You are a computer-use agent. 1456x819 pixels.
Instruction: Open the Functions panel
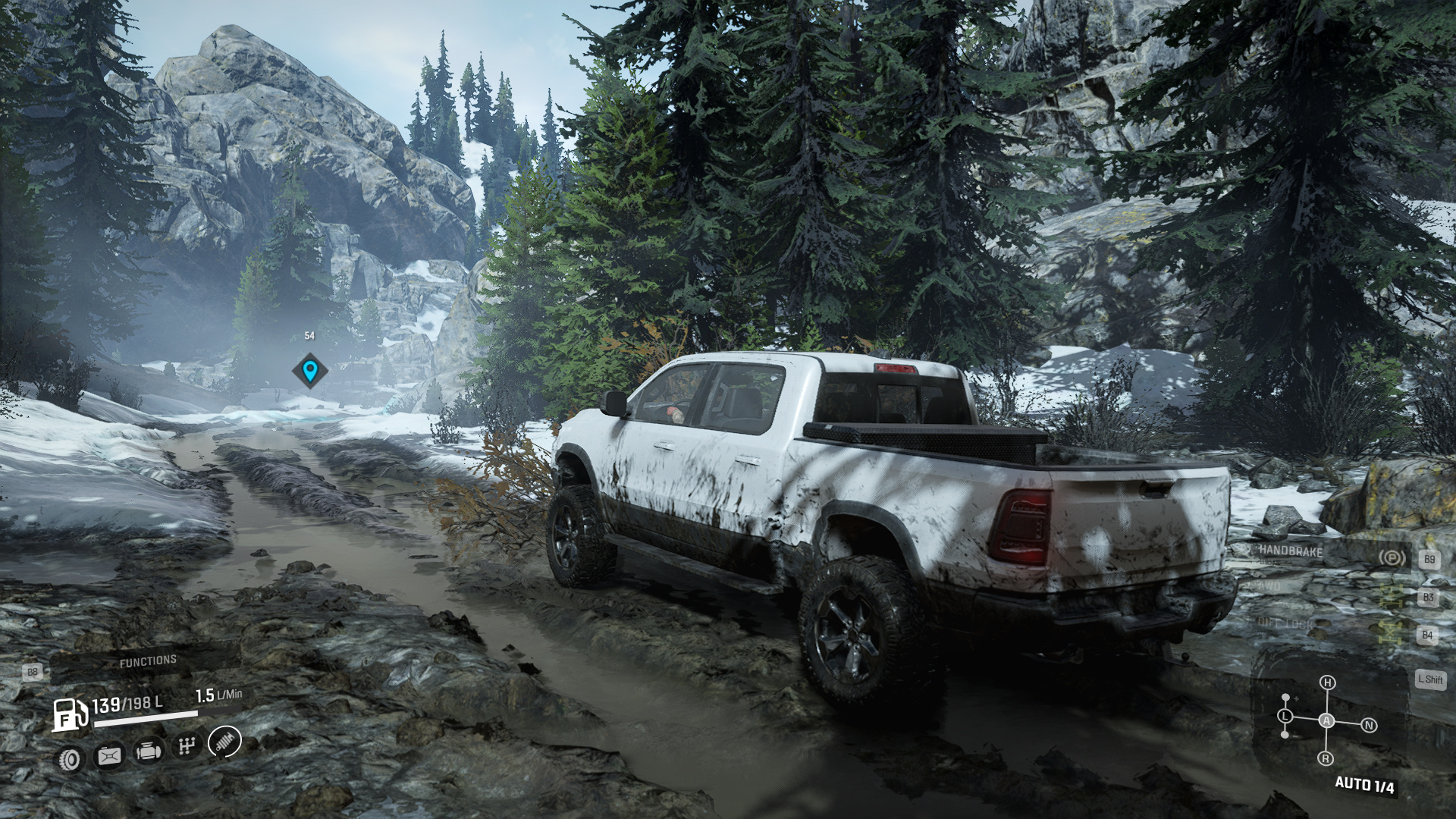tap(148, 662)
